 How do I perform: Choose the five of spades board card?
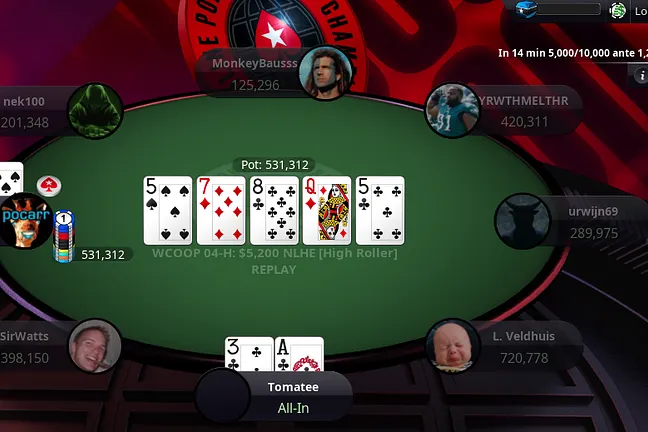[167, 210]
